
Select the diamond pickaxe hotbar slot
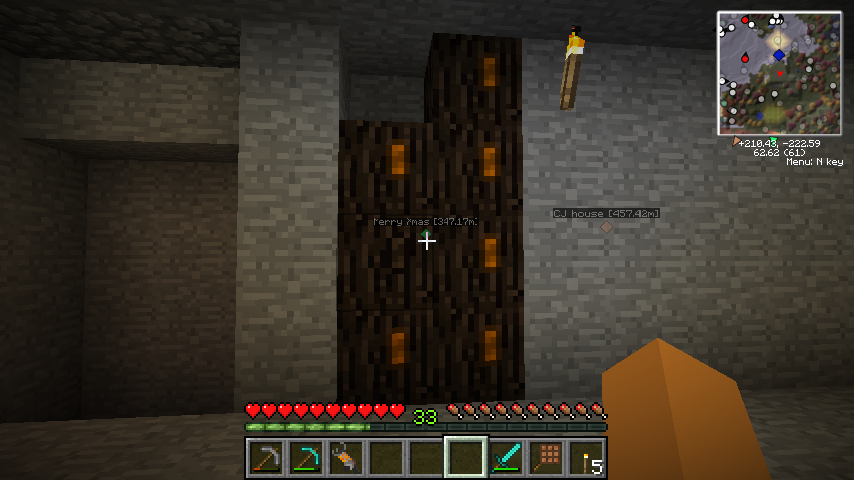(x=305, y=458)
